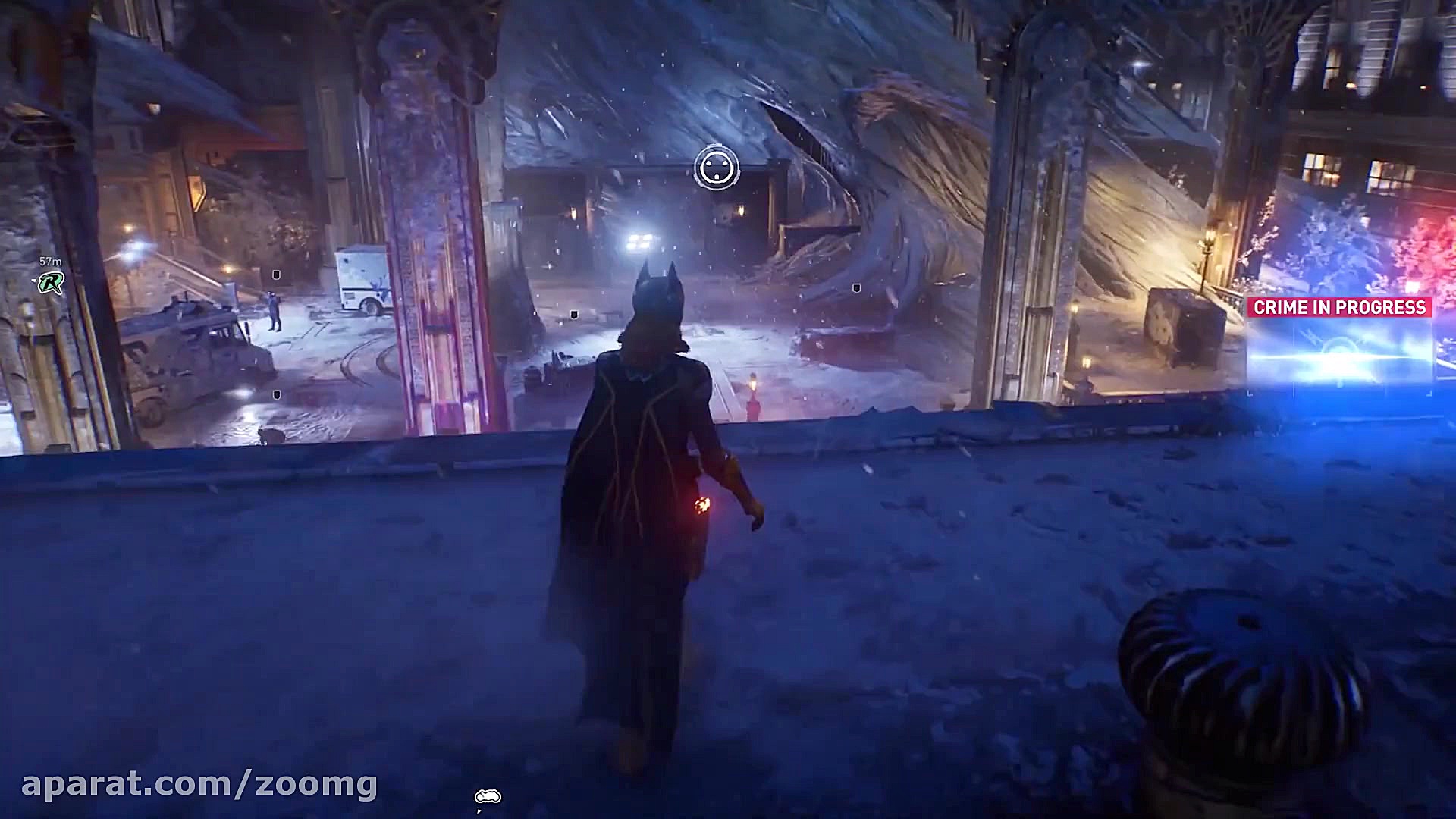Select the circular grapple point reticle
The width and height of the screenshot is (1456, 819).
pos(716,168)
